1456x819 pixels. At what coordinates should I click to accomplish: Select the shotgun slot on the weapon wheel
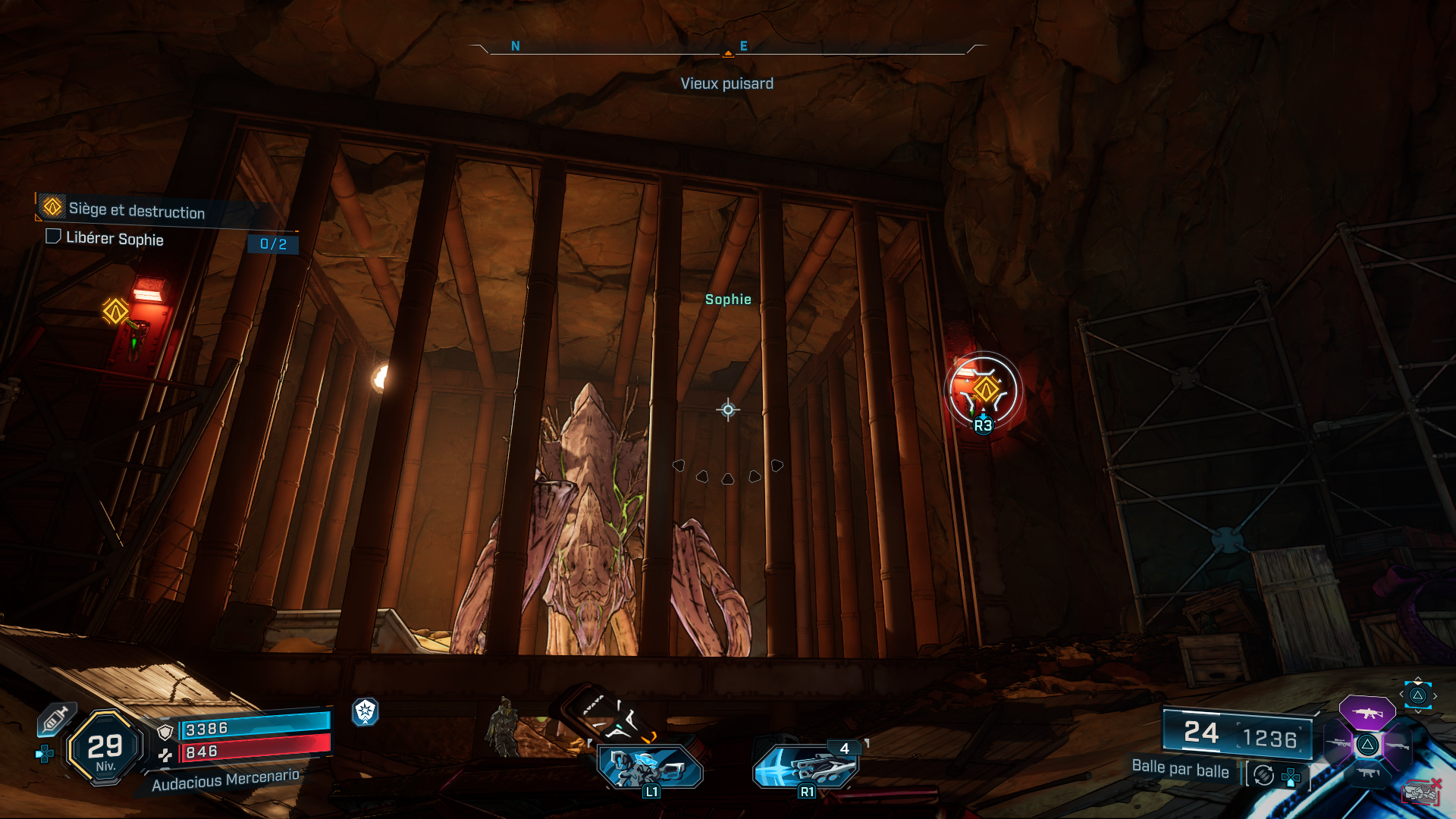click(x=1398, y=746)
